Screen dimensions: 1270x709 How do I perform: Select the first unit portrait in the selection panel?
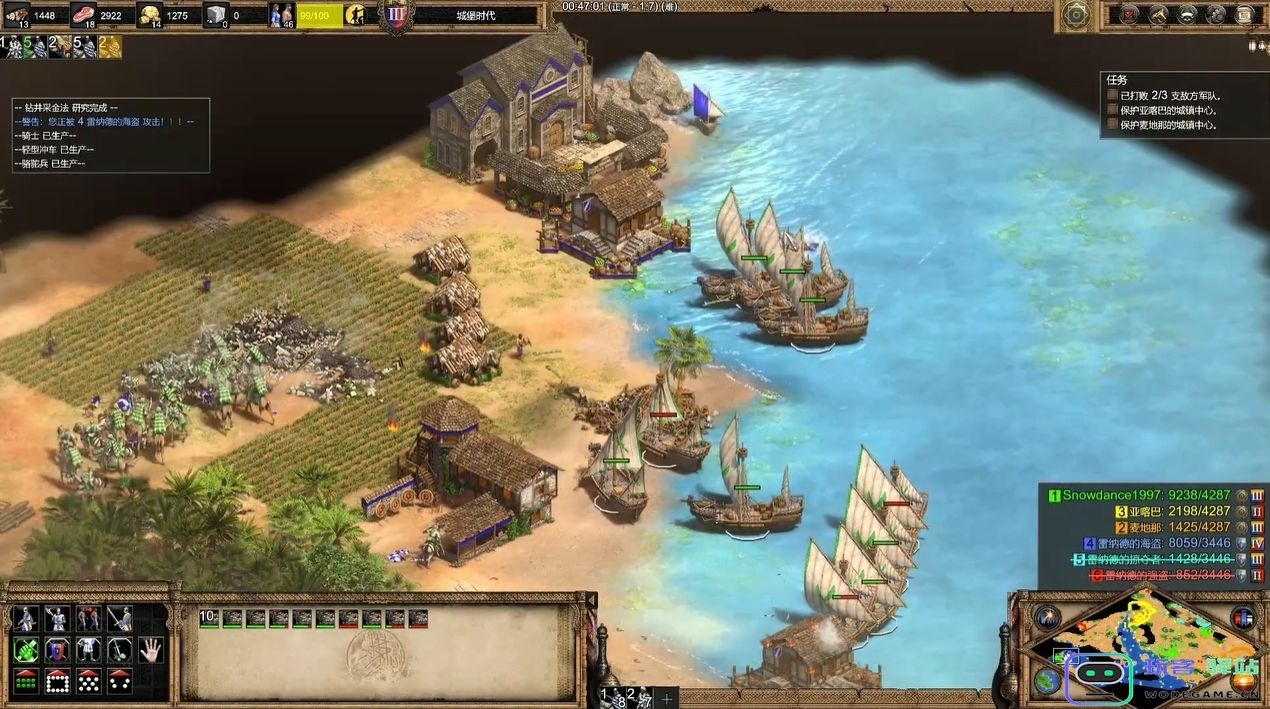(x=232, y=619)
